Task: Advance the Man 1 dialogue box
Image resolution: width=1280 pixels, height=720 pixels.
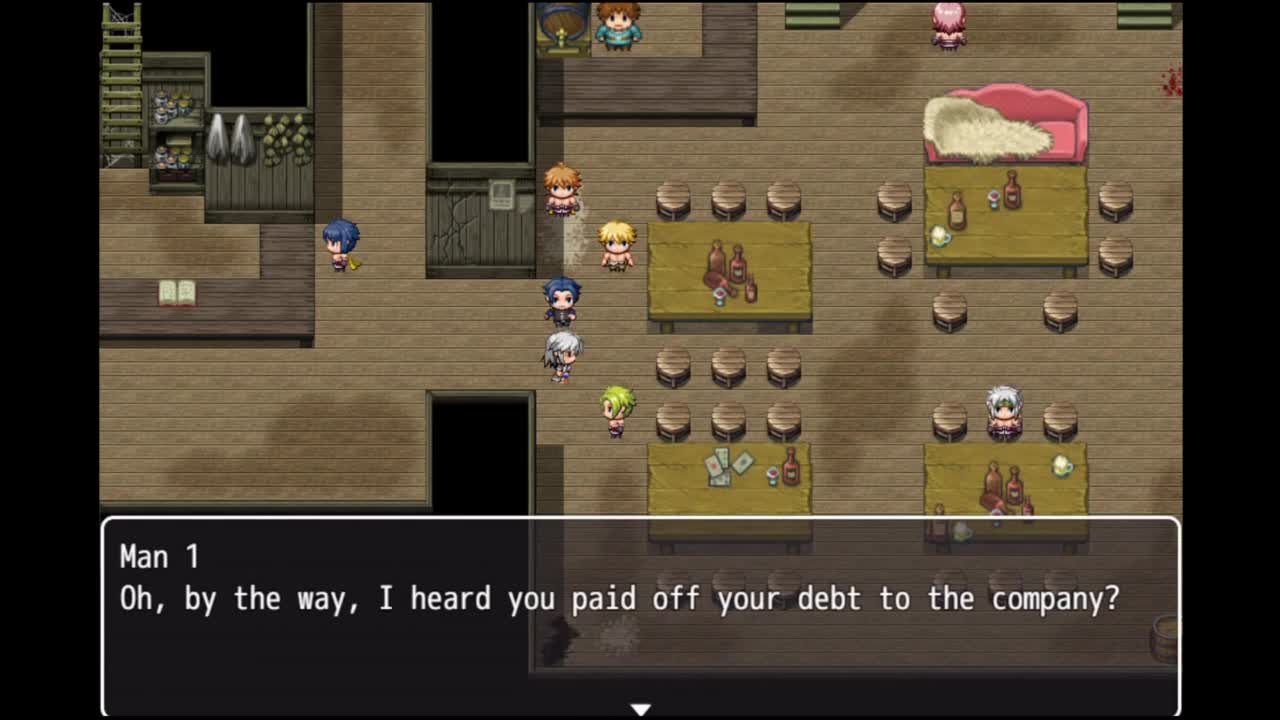Action: coord(640,615)
